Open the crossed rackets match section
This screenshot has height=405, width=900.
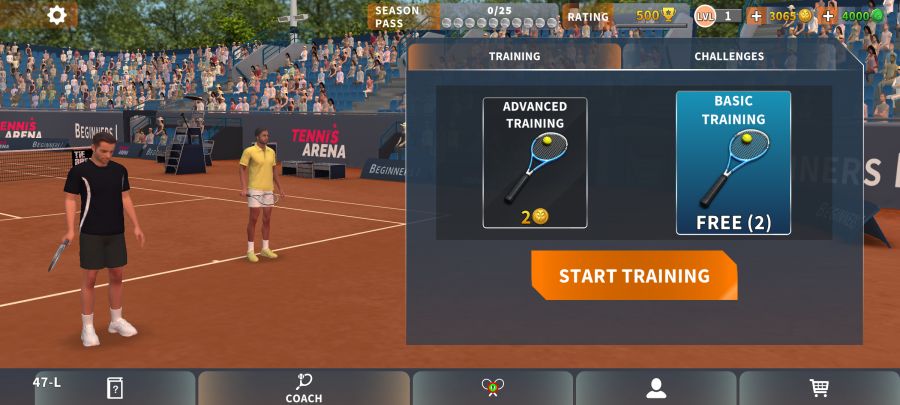pos(492,388)
